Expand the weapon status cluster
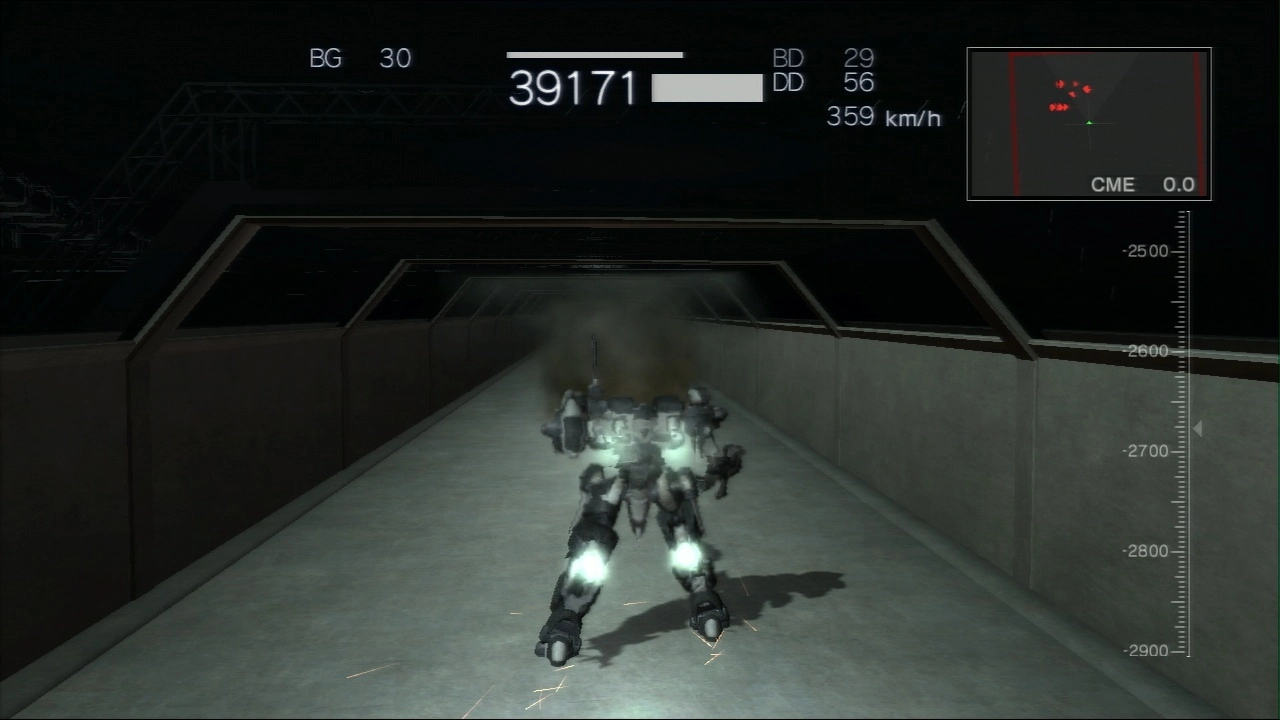The width and height of the screenshot is (1280, 720). (825, 70)
